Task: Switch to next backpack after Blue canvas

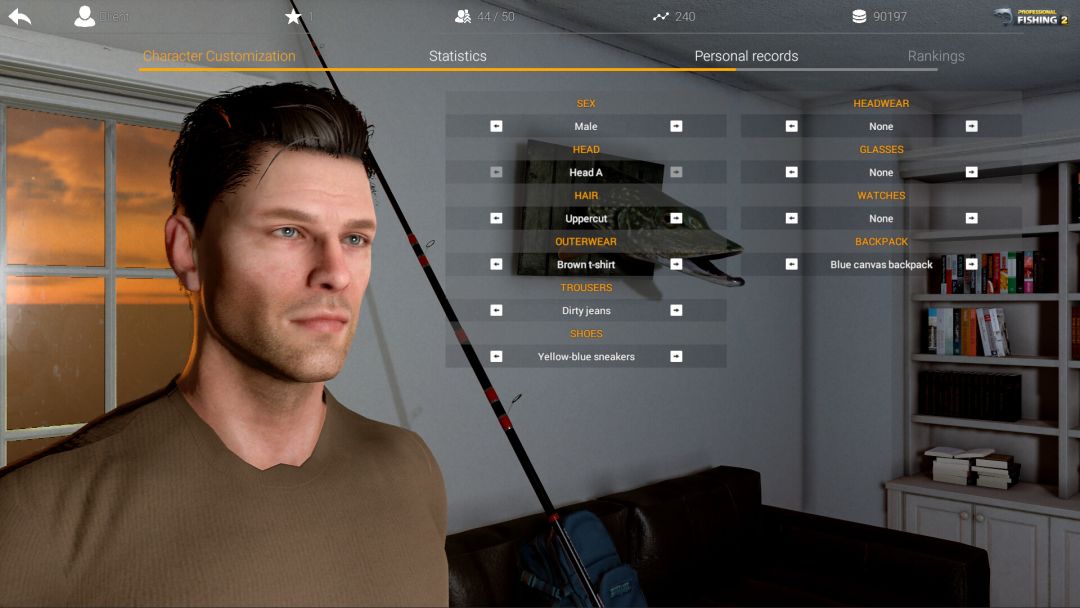Action: coord(971,264)
